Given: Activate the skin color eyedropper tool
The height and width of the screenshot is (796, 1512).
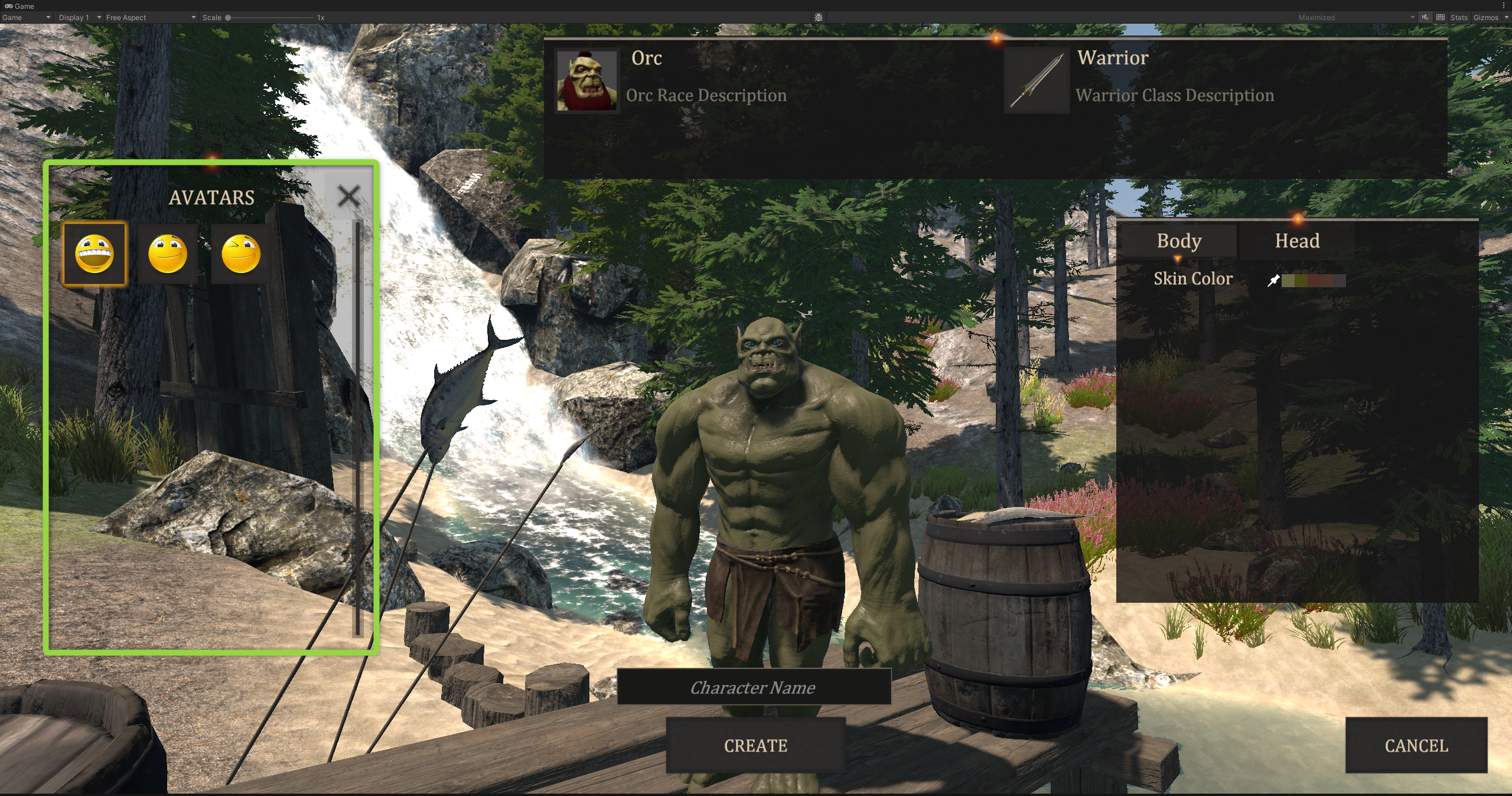Looking at the screenshot, I should pos(1273,281).
